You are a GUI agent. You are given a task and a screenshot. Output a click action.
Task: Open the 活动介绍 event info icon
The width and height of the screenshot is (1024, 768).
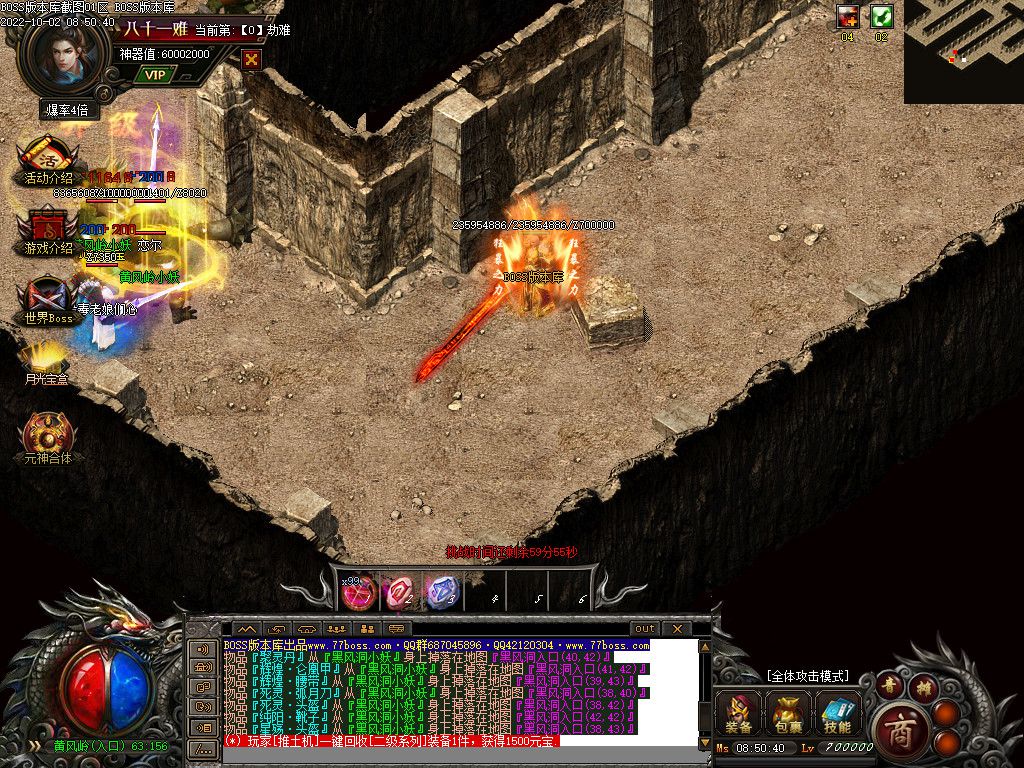47,159
